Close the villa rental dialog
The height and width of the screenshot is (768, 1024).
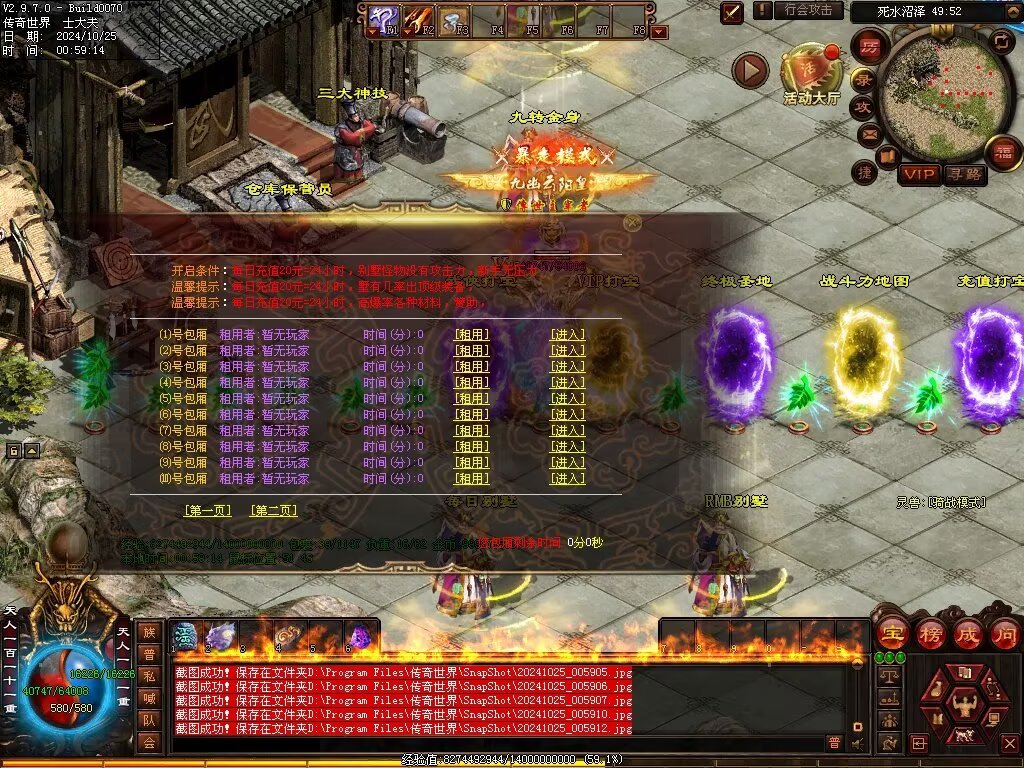point(631,225)
